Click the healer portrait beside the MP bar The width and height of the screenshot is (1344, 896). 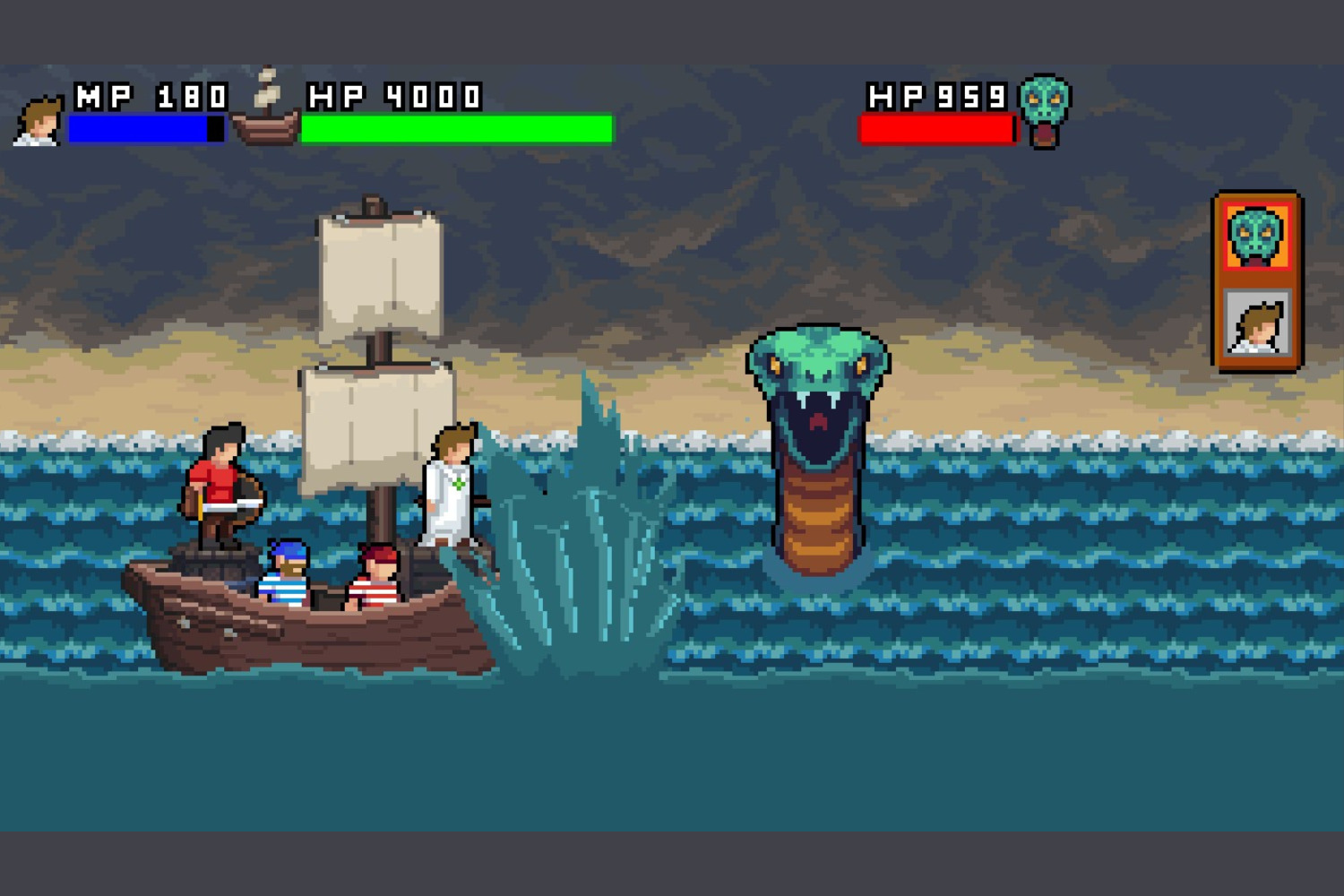[39, 121]
